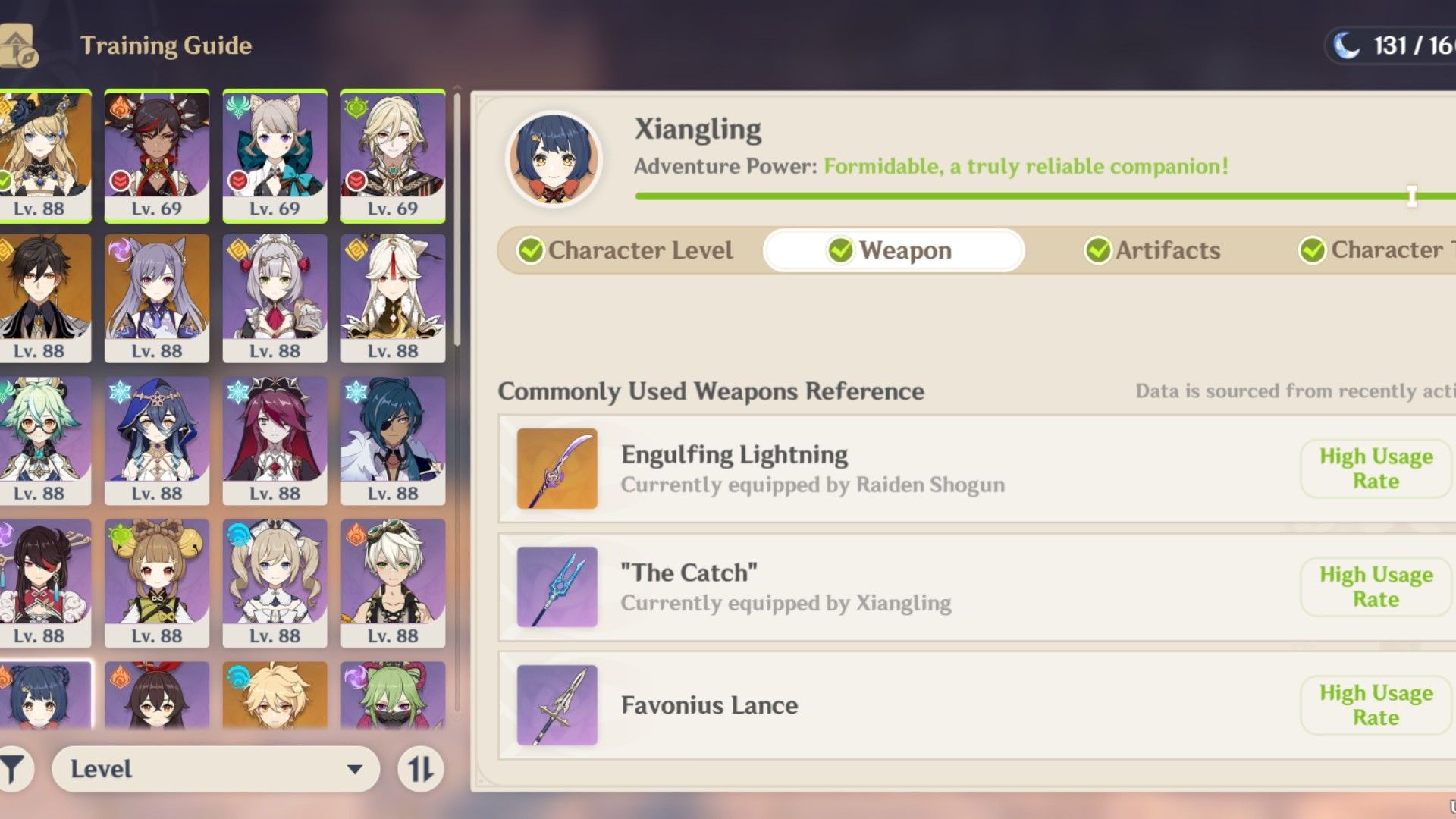This screenshot has width=1456, height=819.
Task: Click the Adventure Power progress bar handle
Action: pyautogui.click(x=1412, y=195)
